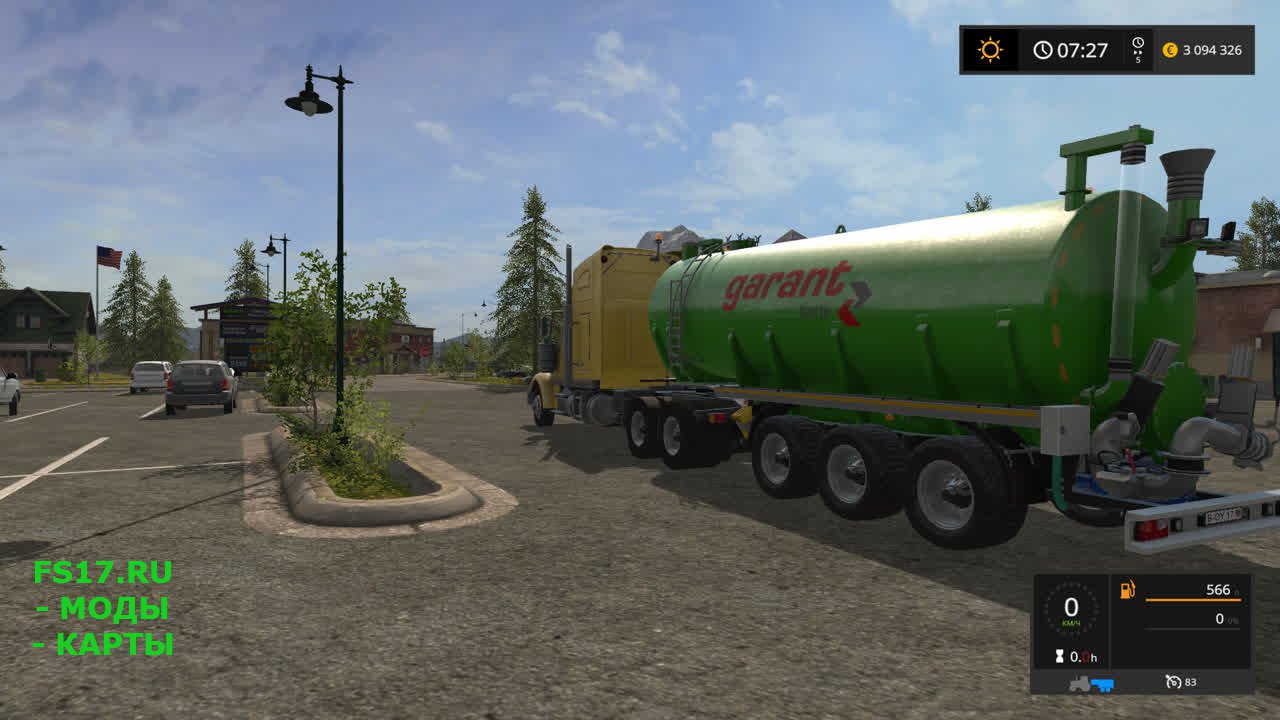Viewport: 1280px width, 720px height.
Task: Click the sun weather icon
Action: (990, 50)
